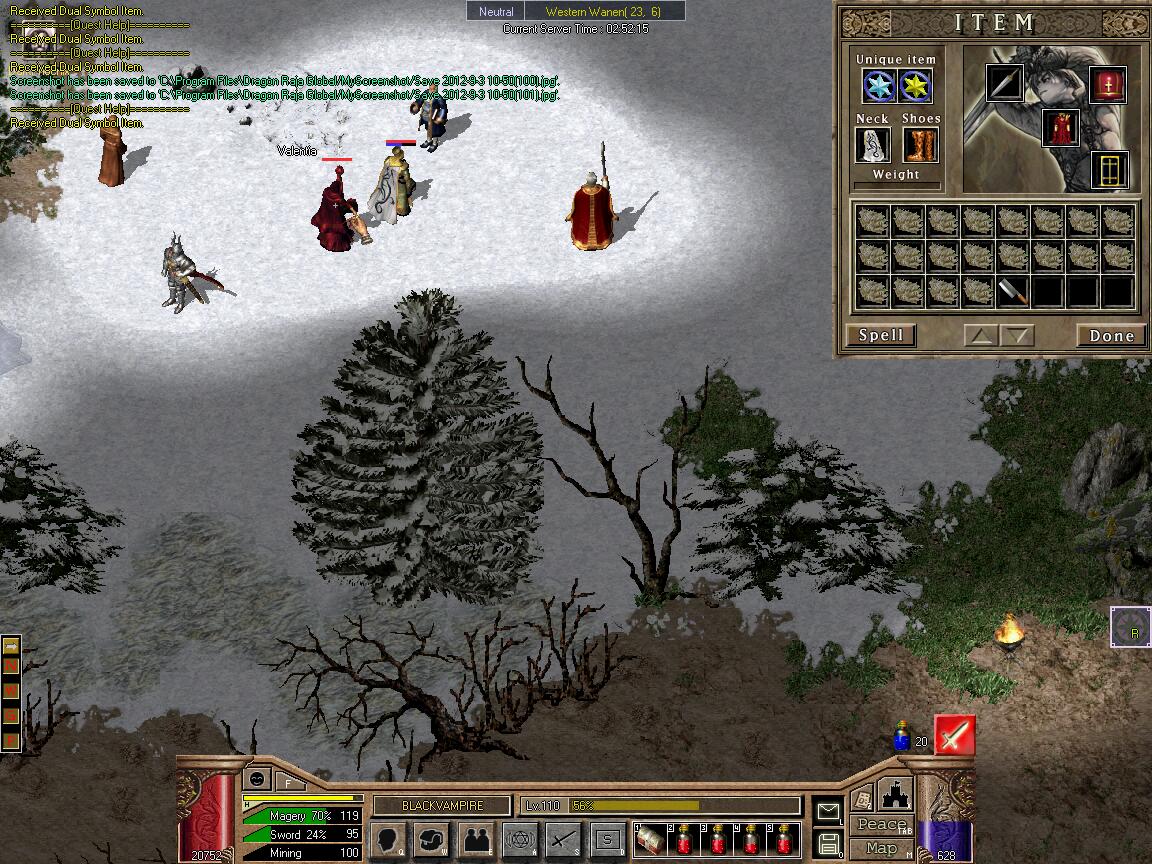
Task: Open the treasure chest quick slot
Action: click(652, 839)
